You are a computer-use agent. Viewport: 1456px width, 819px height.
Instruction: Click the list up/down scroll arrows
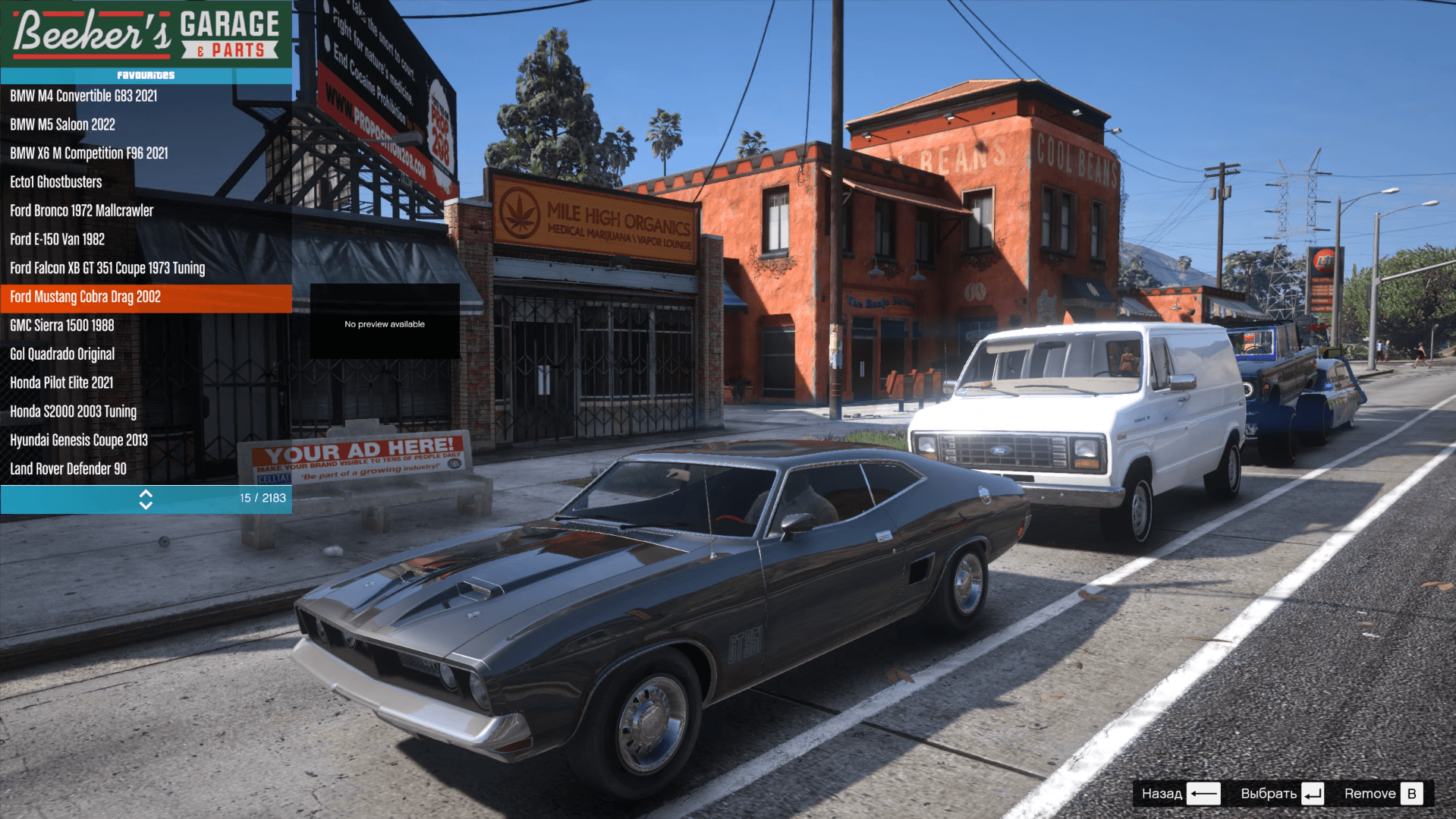pos(146,499)
